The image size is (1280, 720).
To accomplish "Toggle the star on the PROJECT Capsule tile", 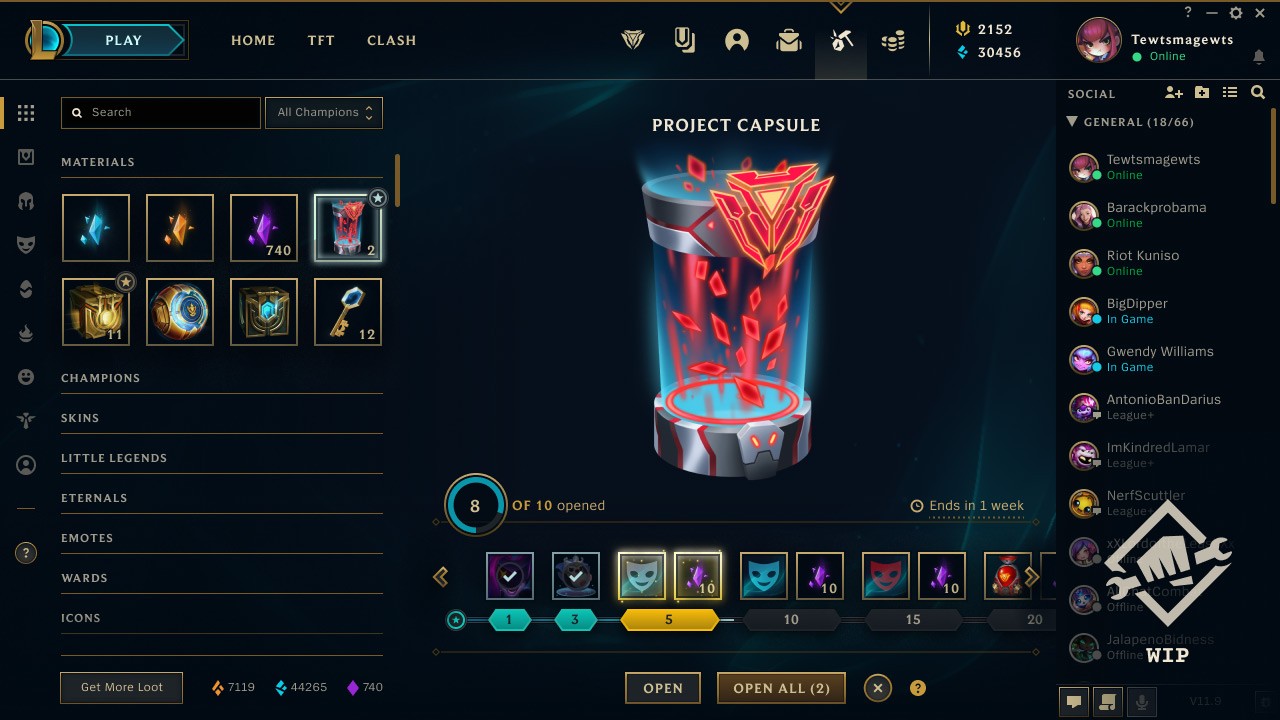I will [378, 198].
